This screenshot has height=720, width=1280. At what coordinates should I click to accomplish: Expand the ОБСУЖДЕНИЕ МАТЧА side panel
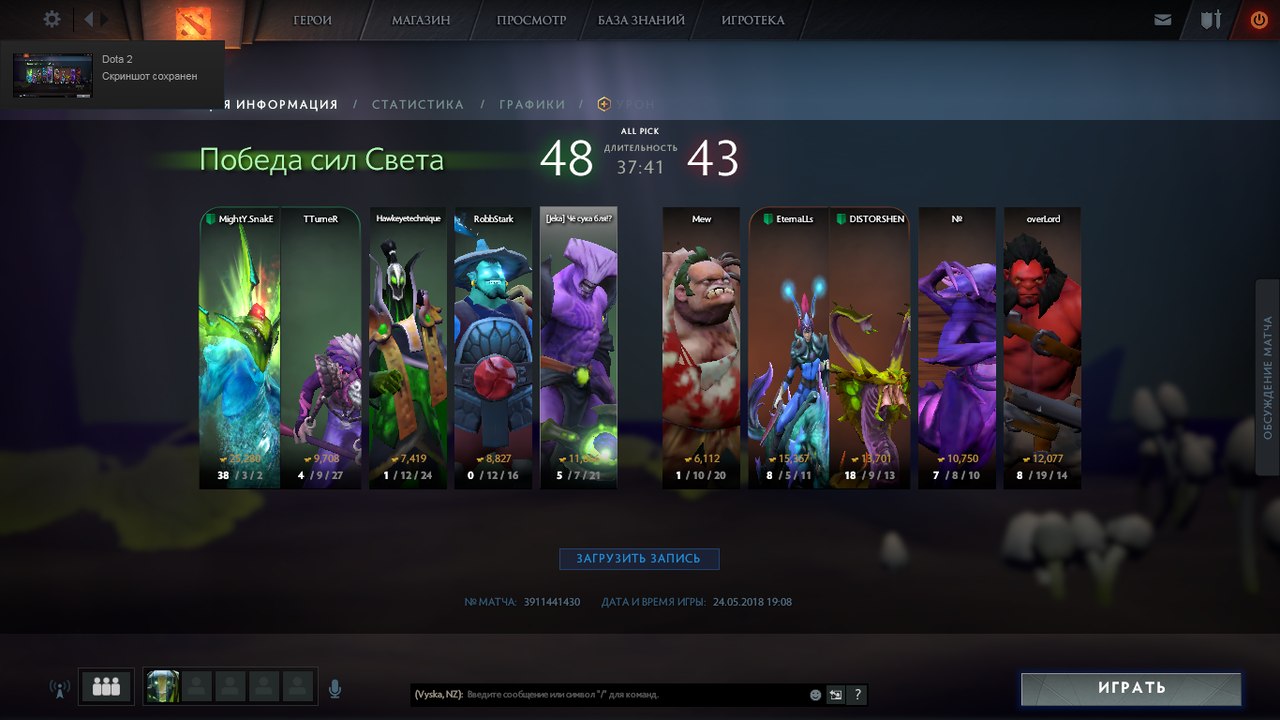click(x=1267, y=378)
